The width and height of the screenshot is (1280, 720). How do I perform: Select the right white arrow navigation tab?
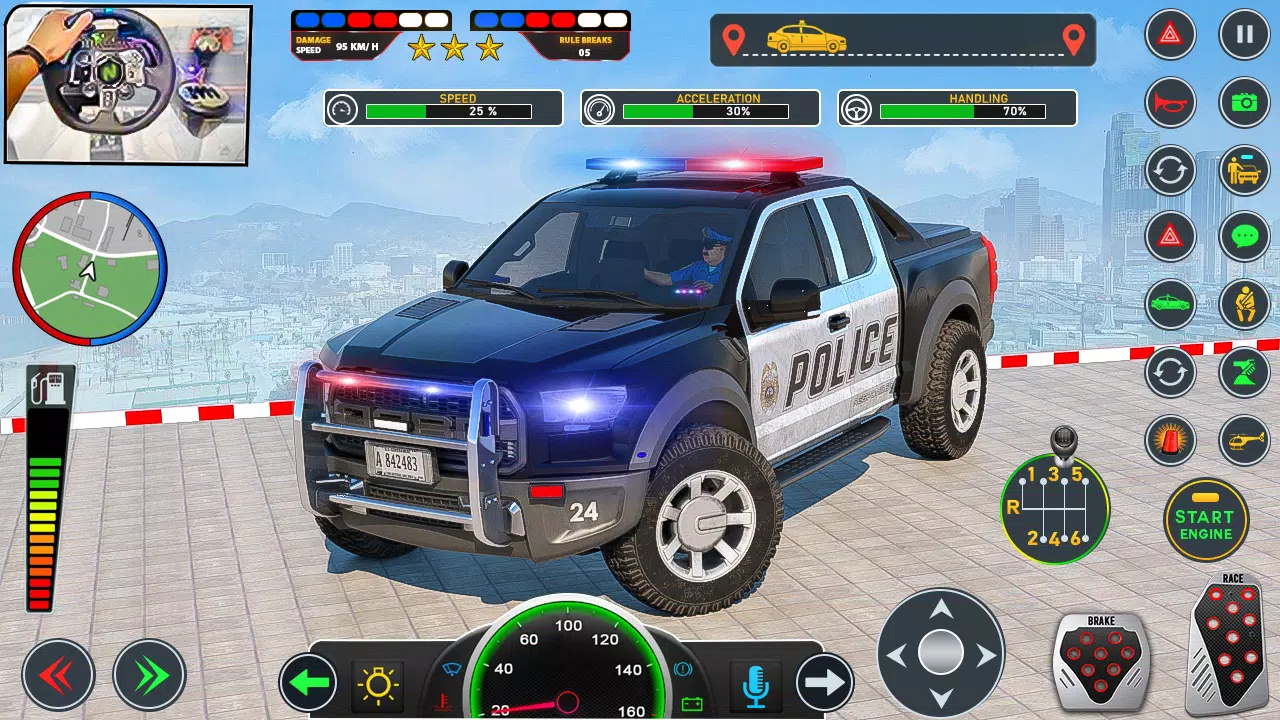point(823,682)
